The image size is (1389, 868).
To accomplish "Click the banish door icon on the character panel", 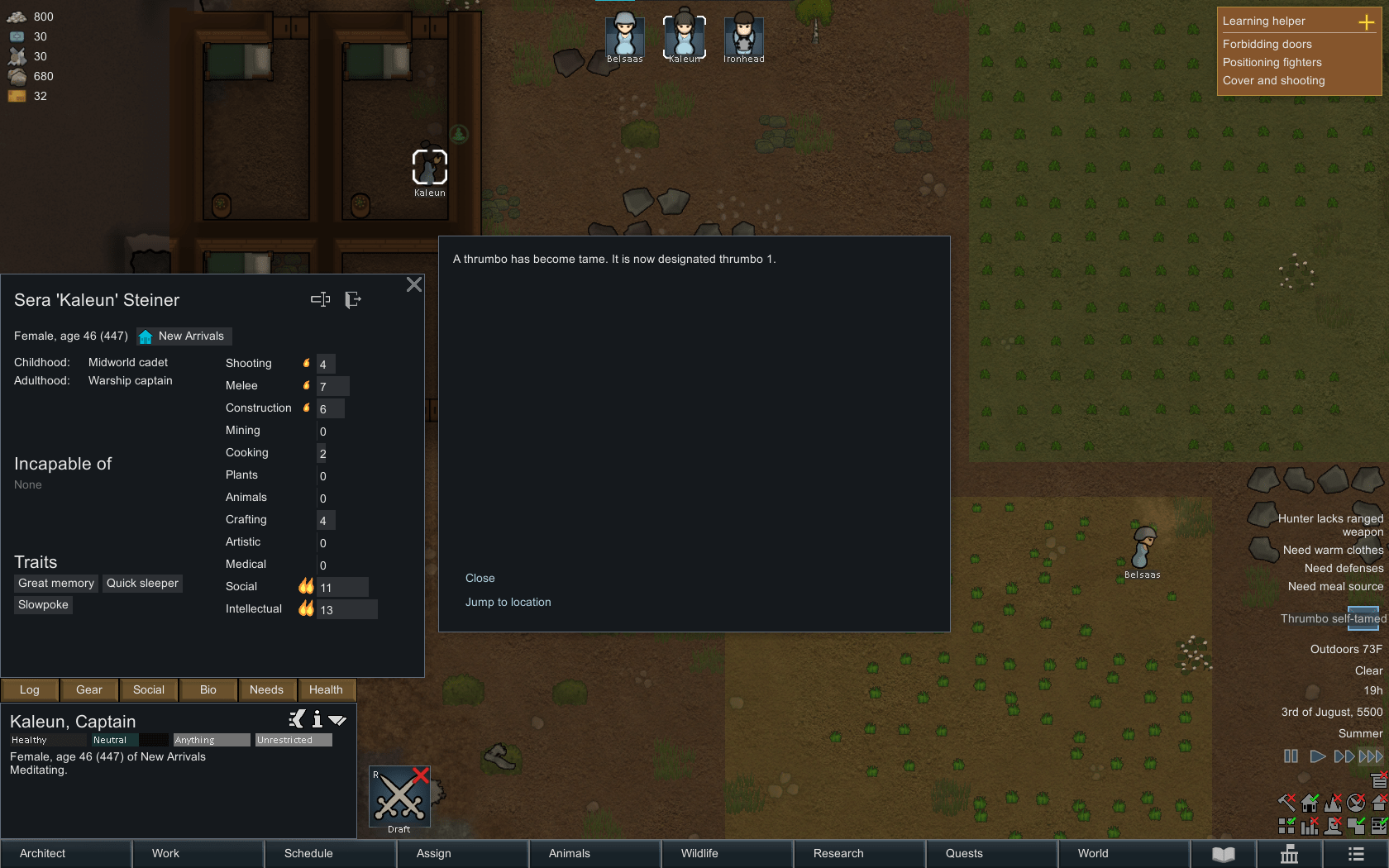I will [x=354, y=299].
